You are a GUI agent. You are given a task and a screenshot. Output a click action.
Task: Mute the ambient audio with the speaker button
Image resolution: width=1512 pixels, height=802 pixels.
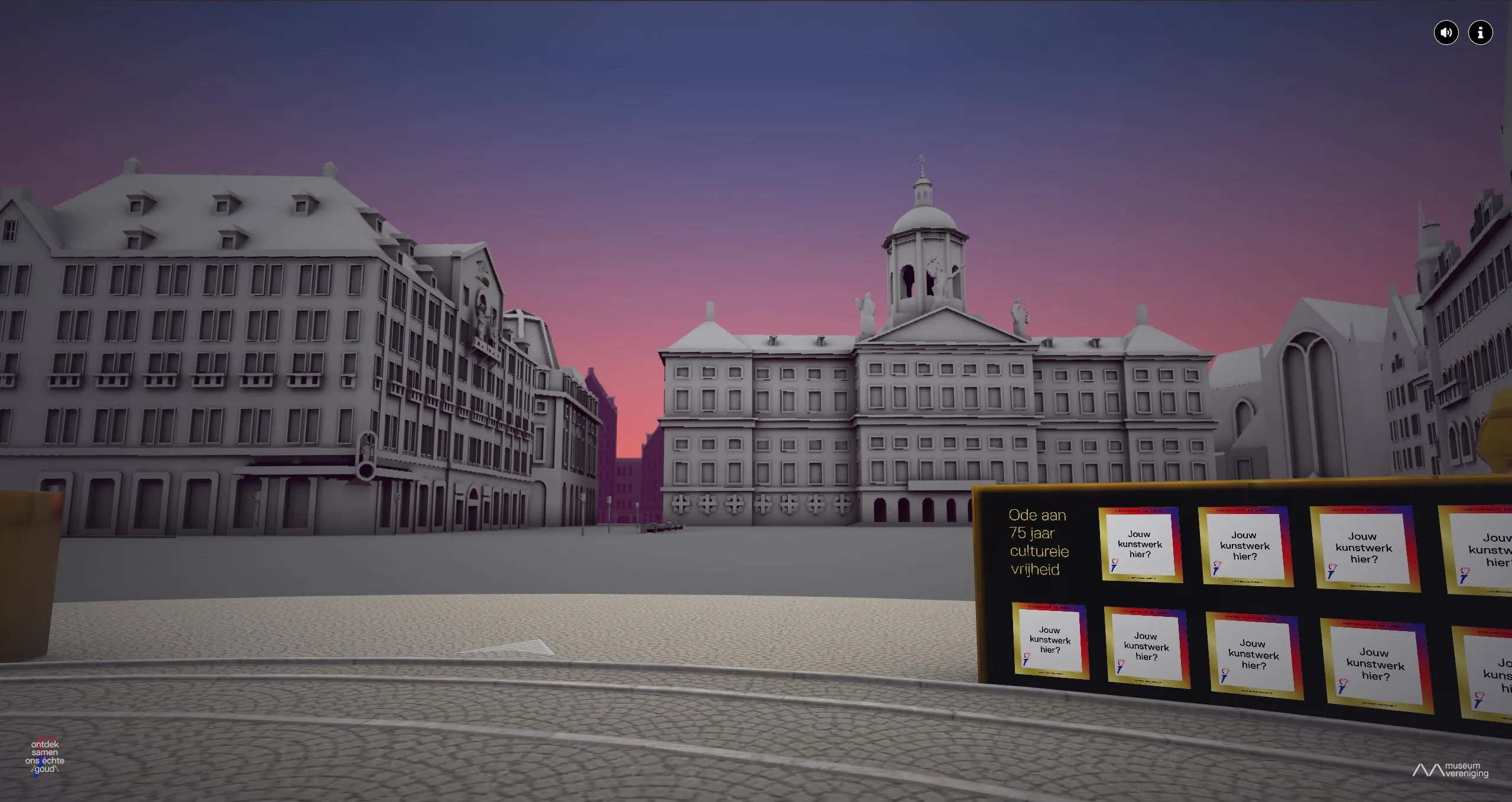coord(1446,32)
